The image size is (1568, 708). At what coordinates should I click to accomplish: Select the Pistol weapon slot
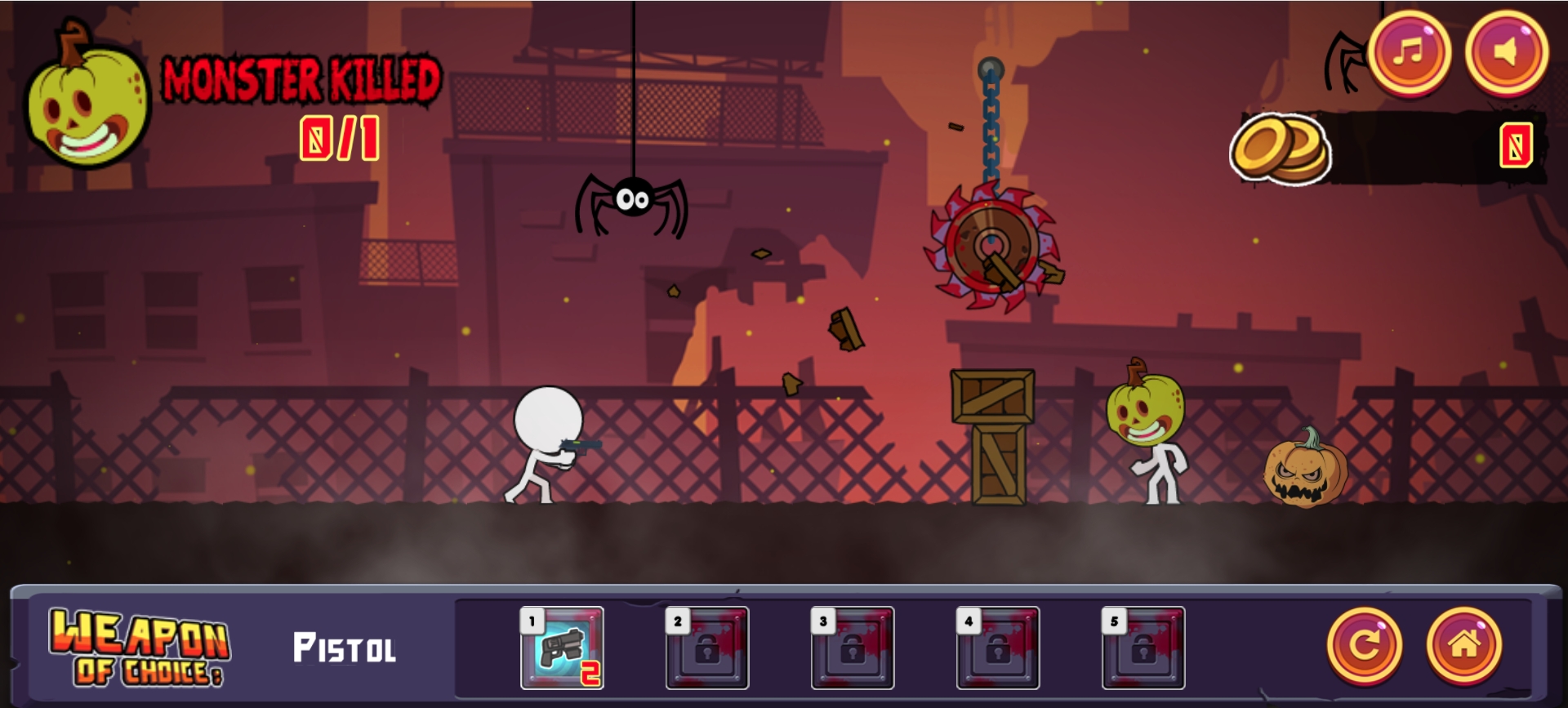coord(563,648)
